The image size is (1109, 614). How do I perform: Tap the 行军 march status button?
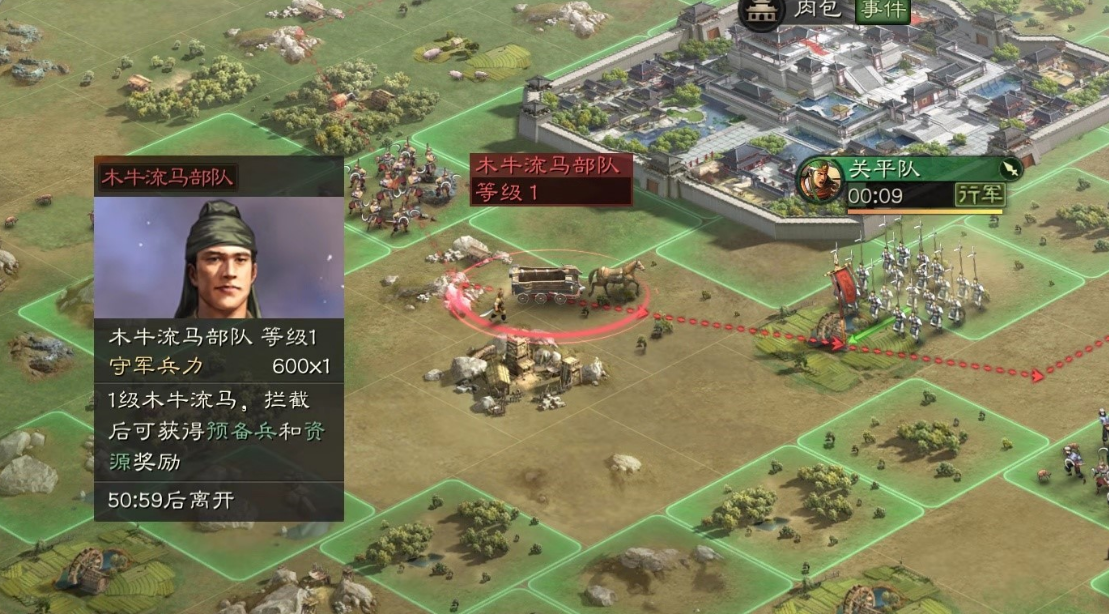point(979,195)
